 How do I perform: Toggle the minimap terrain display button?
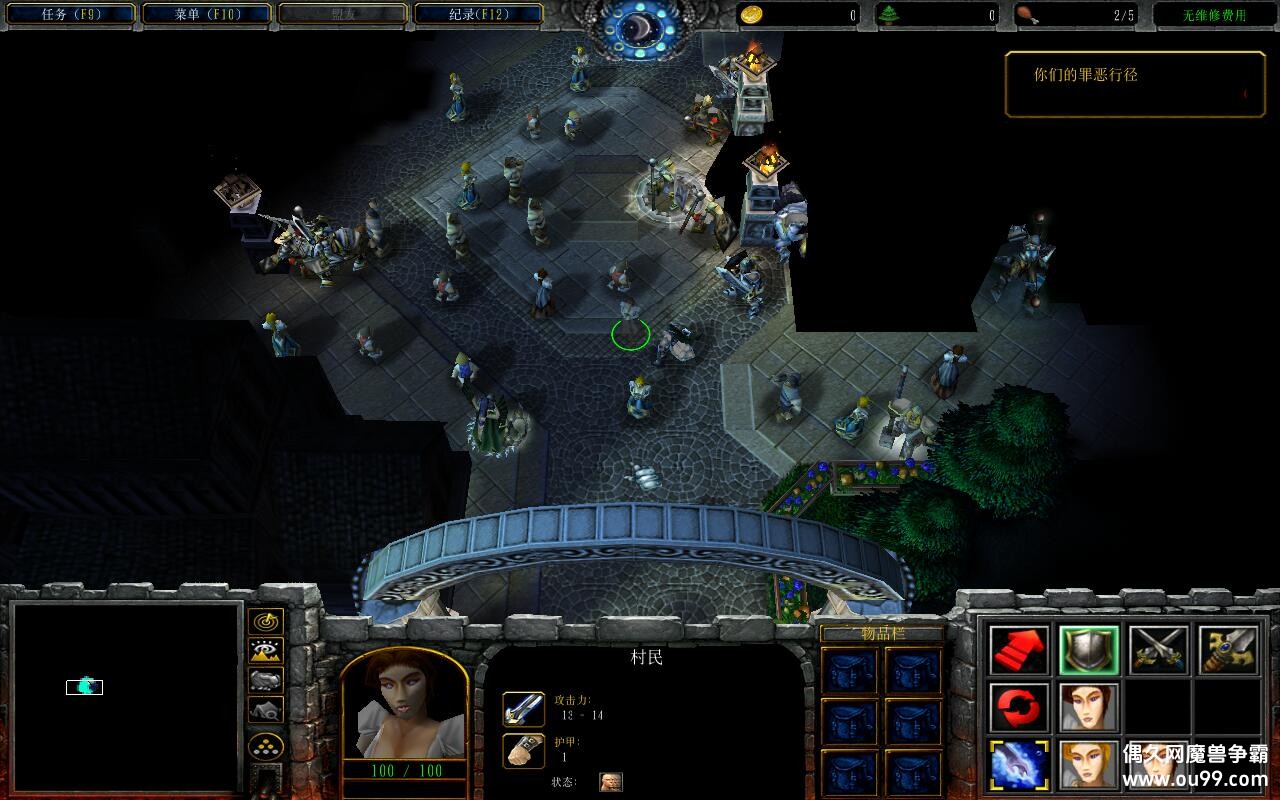265,651
